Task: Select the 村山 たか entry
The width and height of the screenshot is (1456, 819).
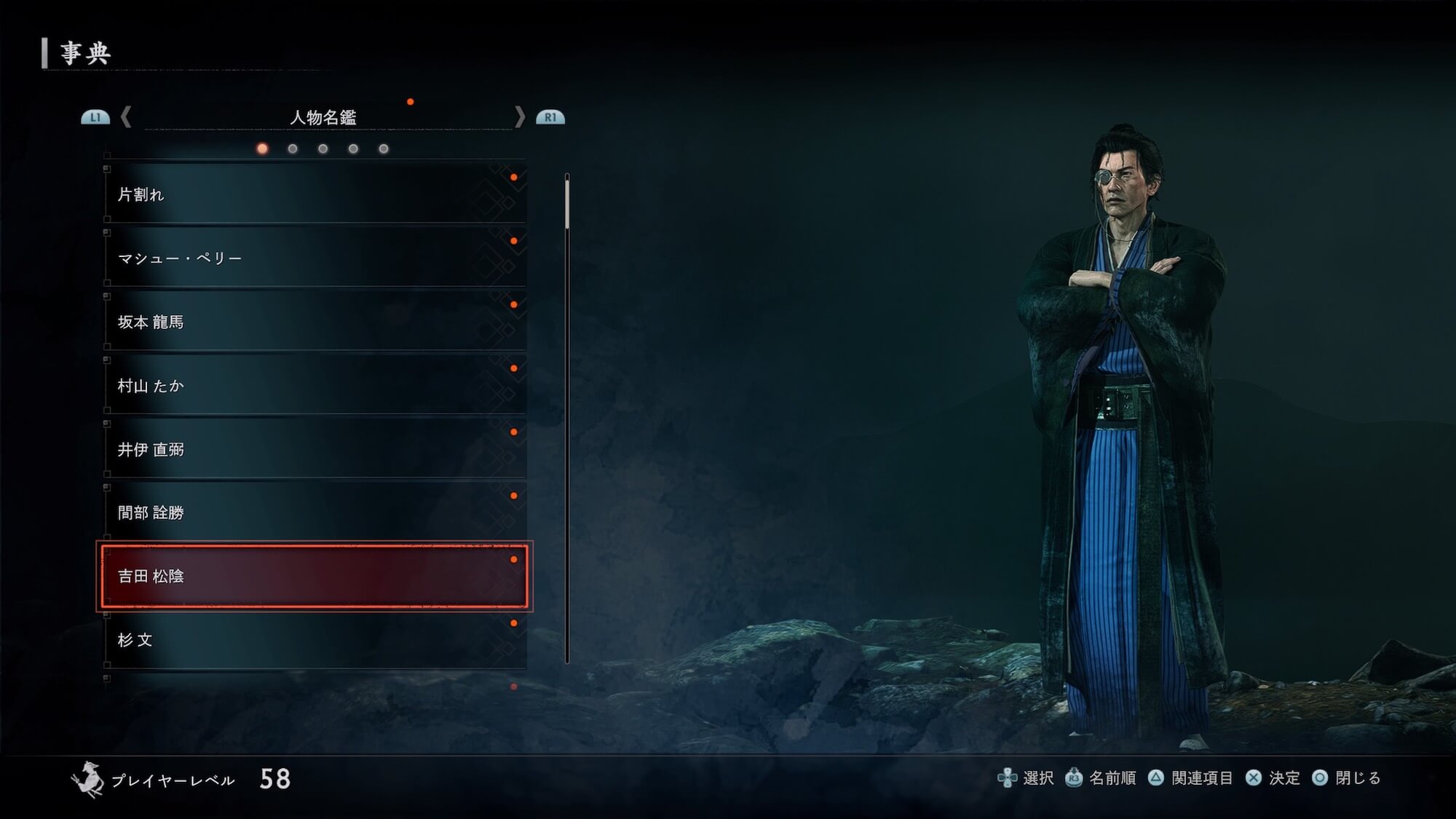Action: [314, 385]
